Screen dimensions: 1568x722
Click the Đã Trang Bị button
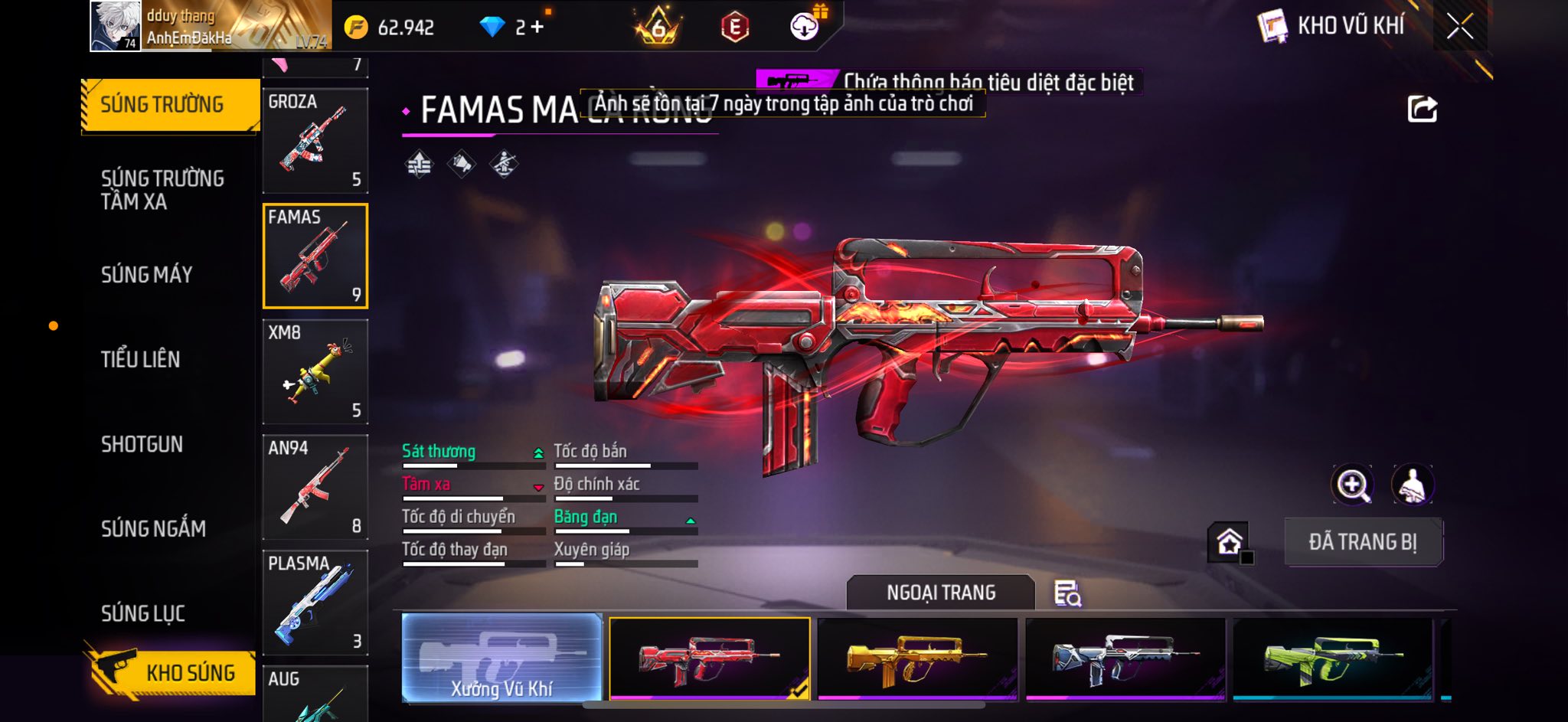pyautogui.click(x=1363, y=542)
